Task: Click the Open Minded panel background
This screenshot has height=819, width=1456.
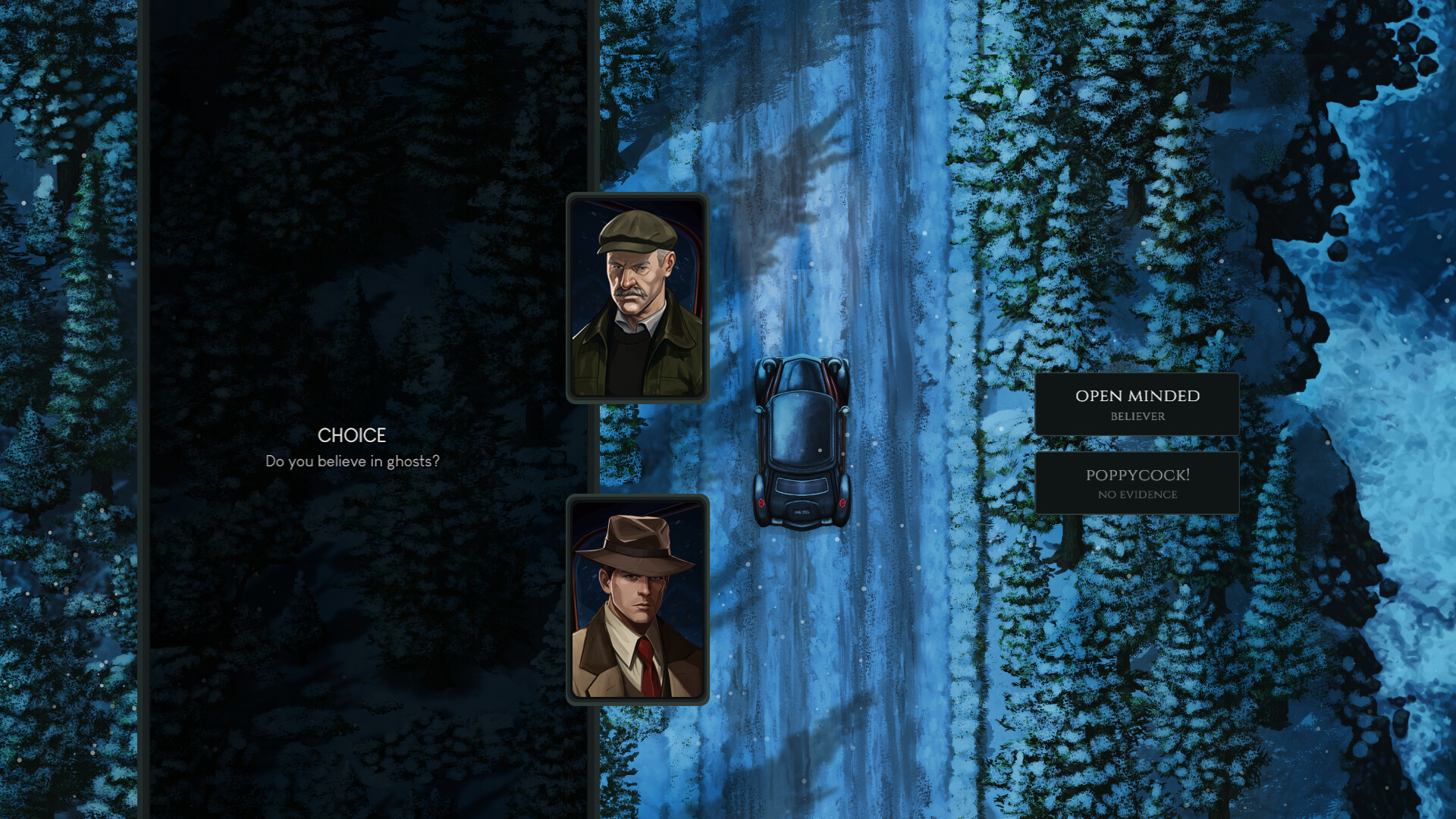Action: [1077, 402]
